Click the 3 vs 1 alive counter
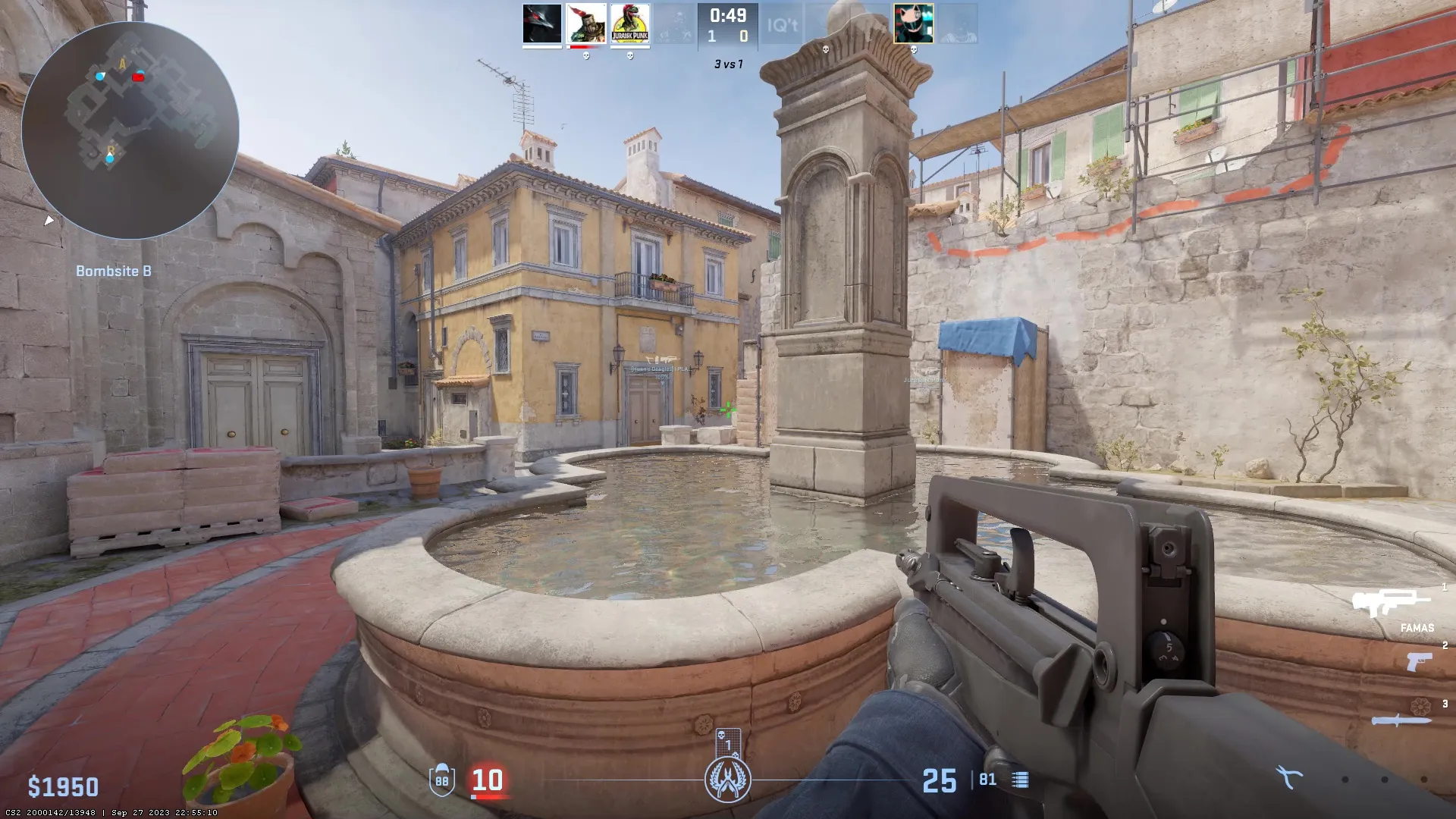This screenshot has width=1456, height=819. click(x=727, y=64)
